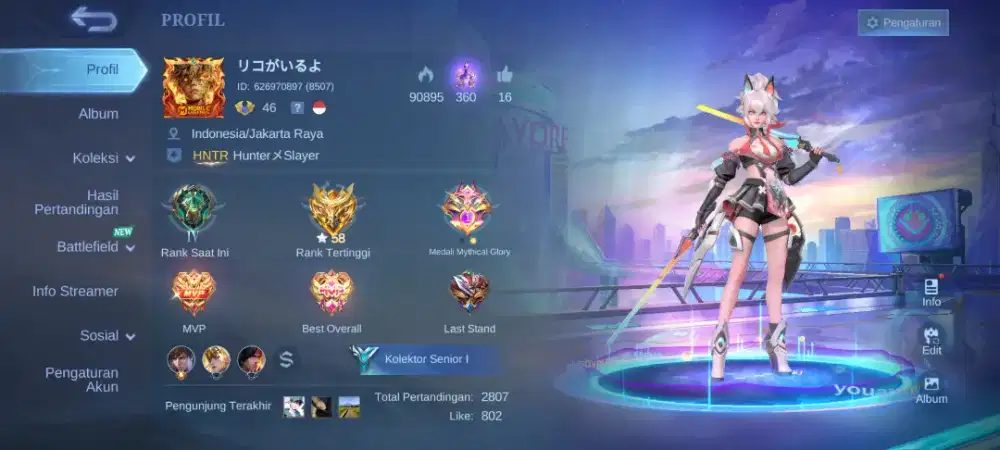The image size is (1000, 450).
Task: Go back using the arrow button
Action: (x=94, y=19)
